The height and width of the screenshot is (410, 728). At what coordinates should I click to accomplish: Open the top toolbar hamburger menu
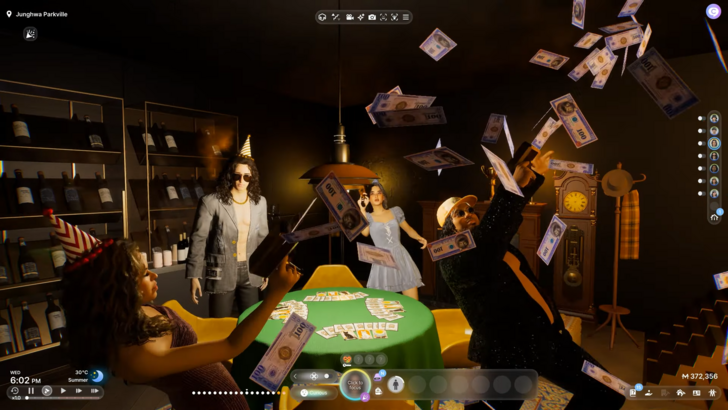point(405,17)
